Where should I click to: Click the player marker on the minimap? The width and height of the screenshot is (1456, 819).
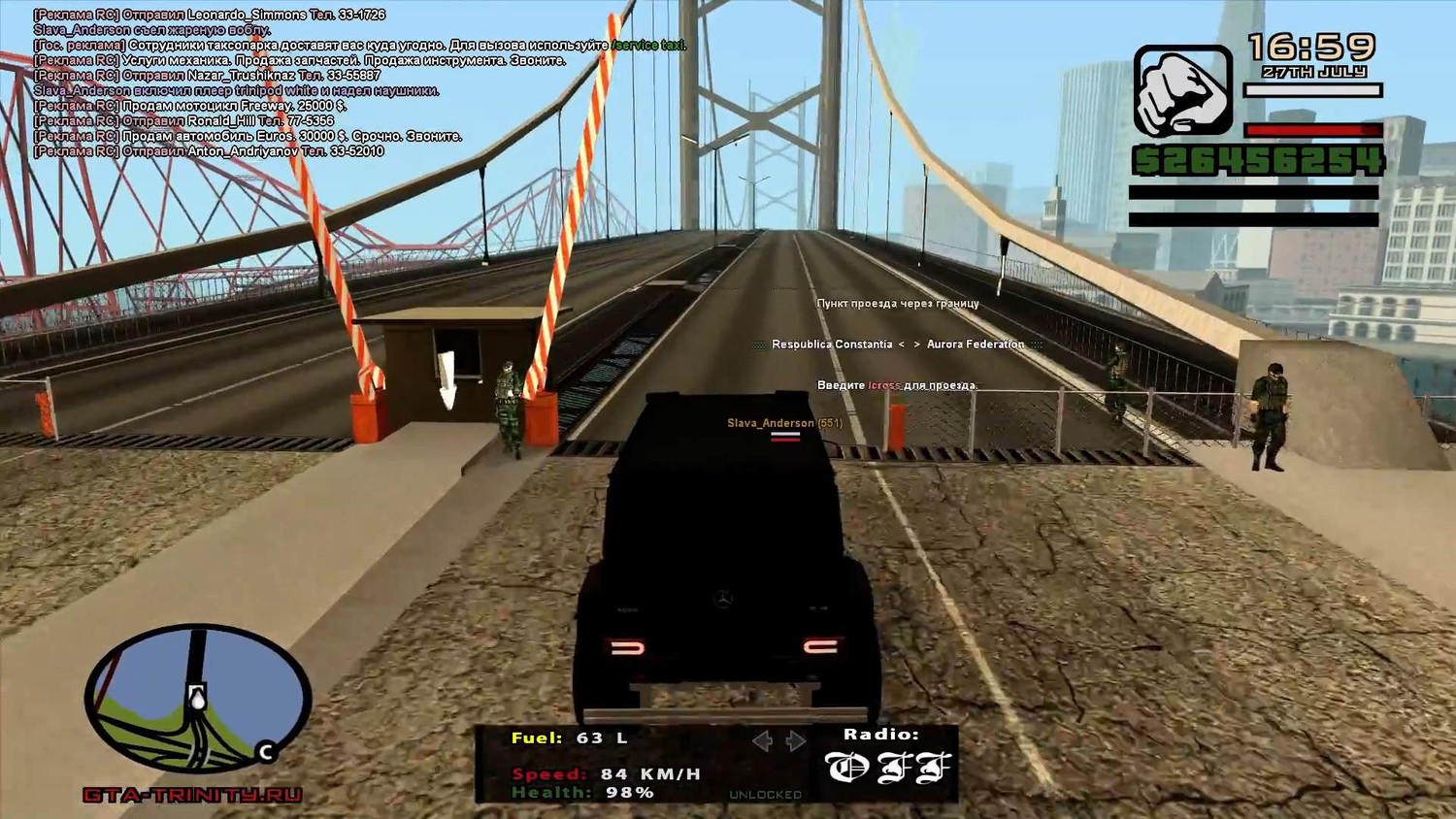[x=197, y=697]
